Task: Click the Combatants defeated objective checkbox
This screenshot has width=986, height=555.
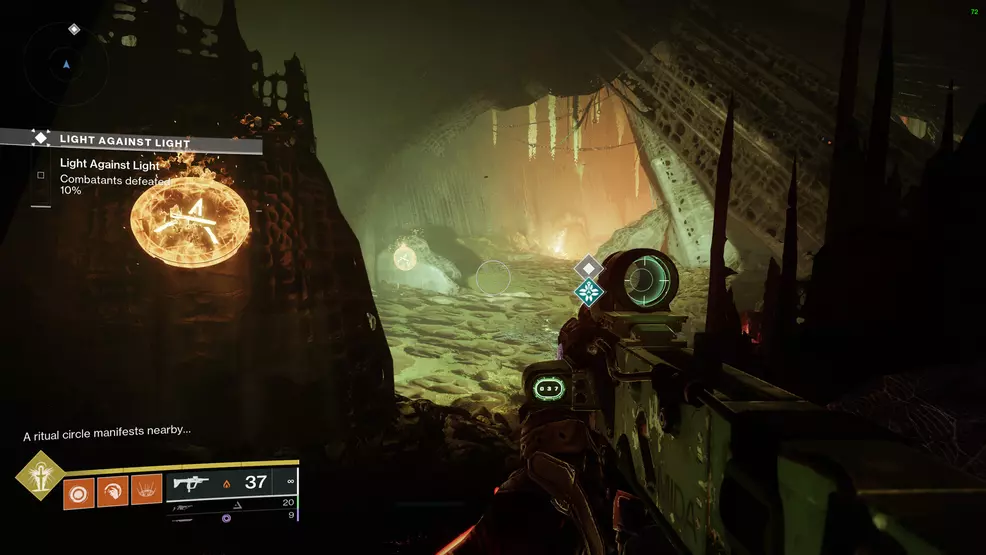Action: (41, 175)
